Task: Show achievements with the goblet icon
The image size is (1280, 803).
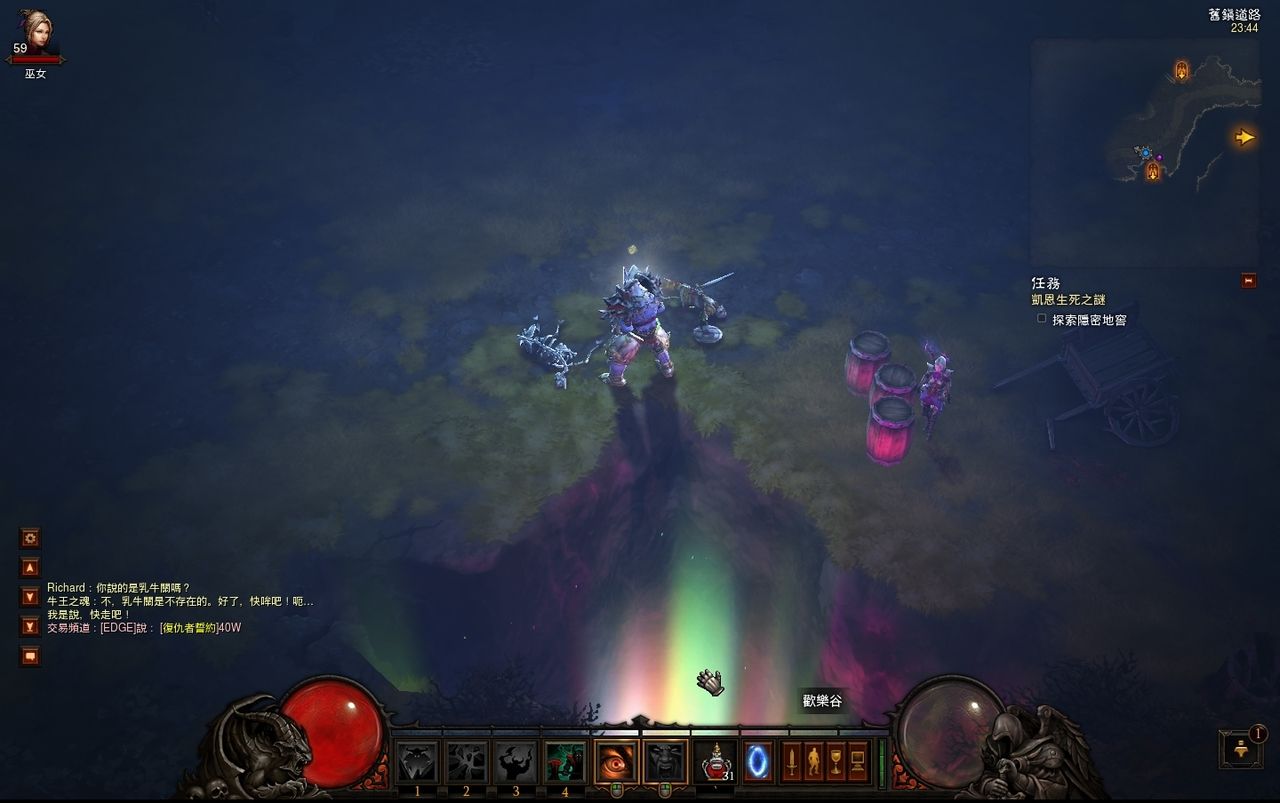Action: pyautogui.click(x=836, y=762)
